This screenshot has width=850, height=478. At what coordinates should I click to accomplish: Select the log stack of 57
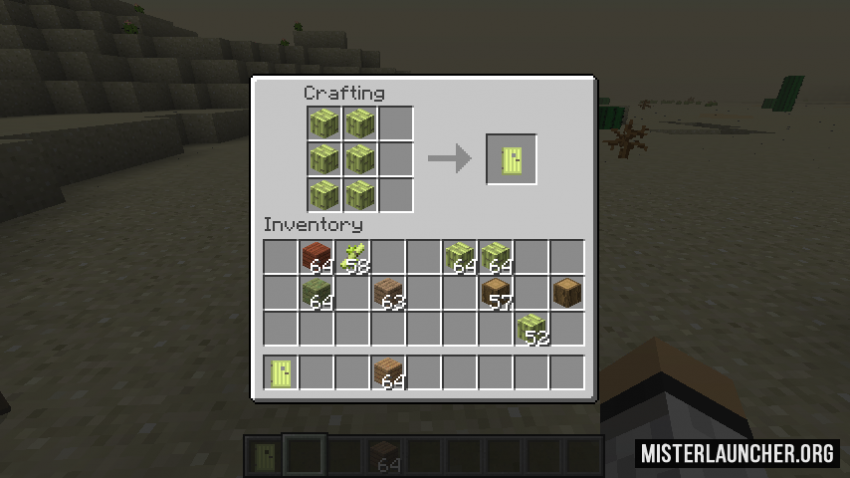(x=496, y=293)
